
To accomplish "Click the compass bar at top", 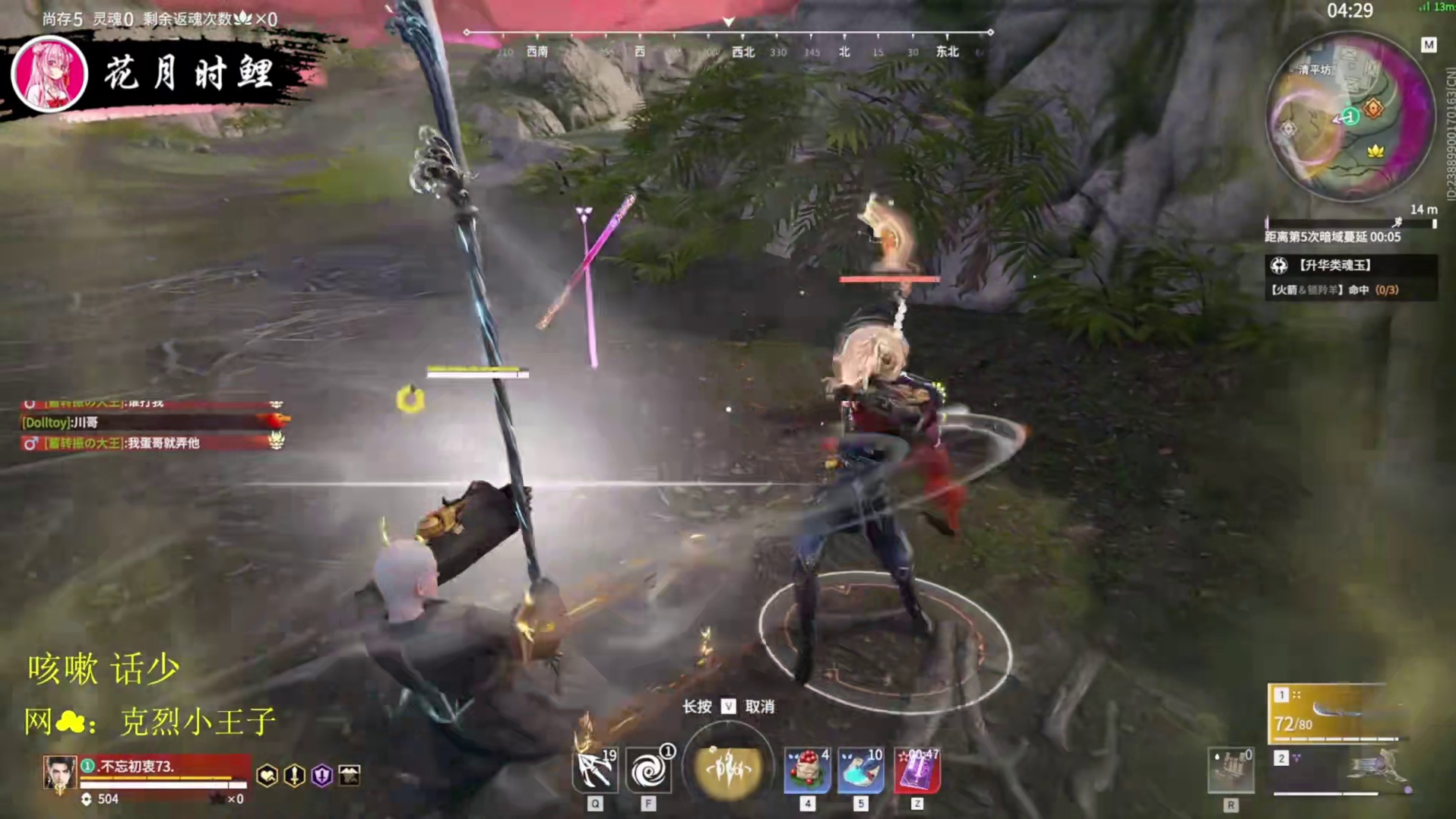I will tap(728, 42).
